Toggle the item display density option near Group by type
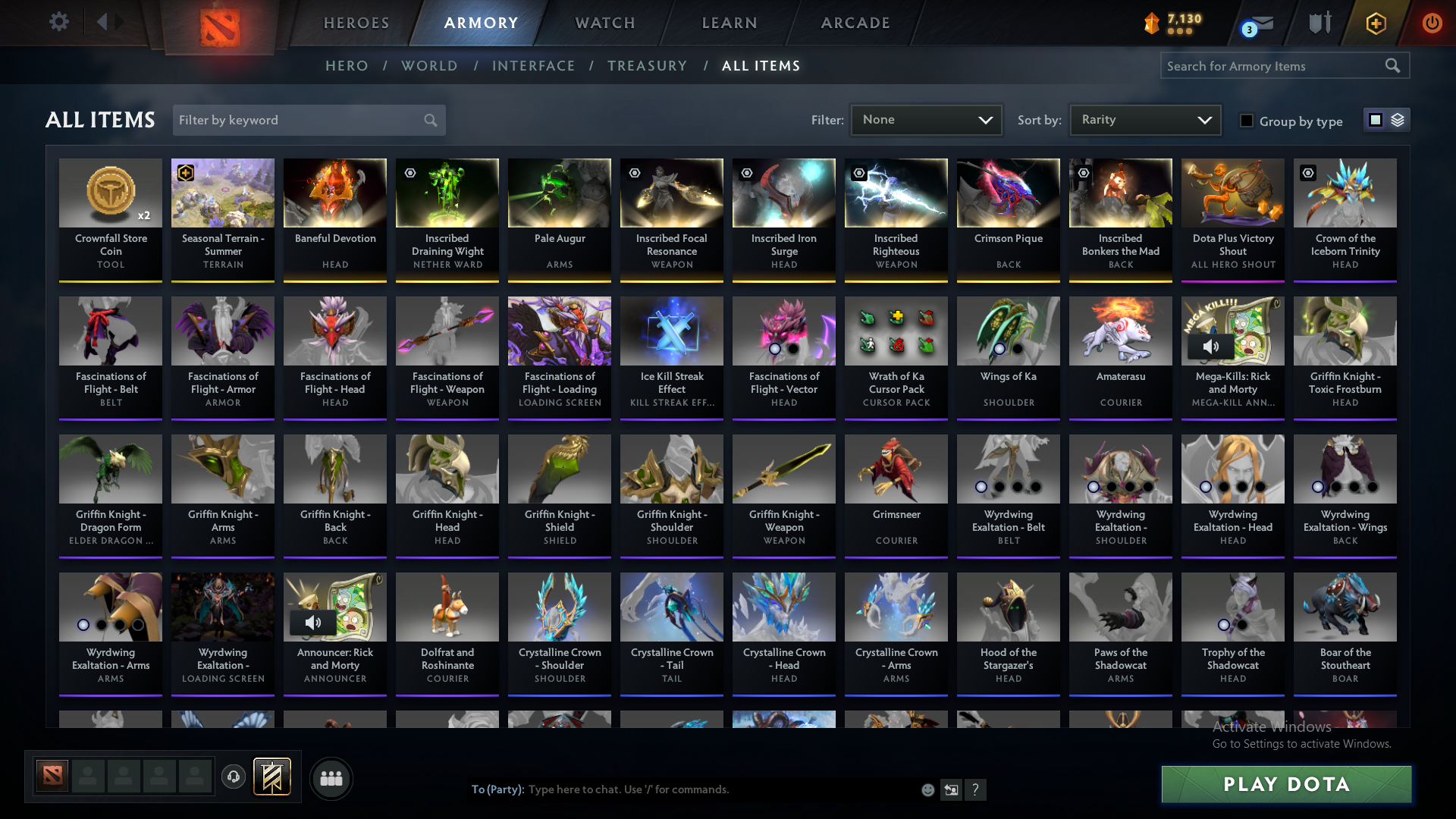This screenshot has height=819, width=1456. 1398,119
